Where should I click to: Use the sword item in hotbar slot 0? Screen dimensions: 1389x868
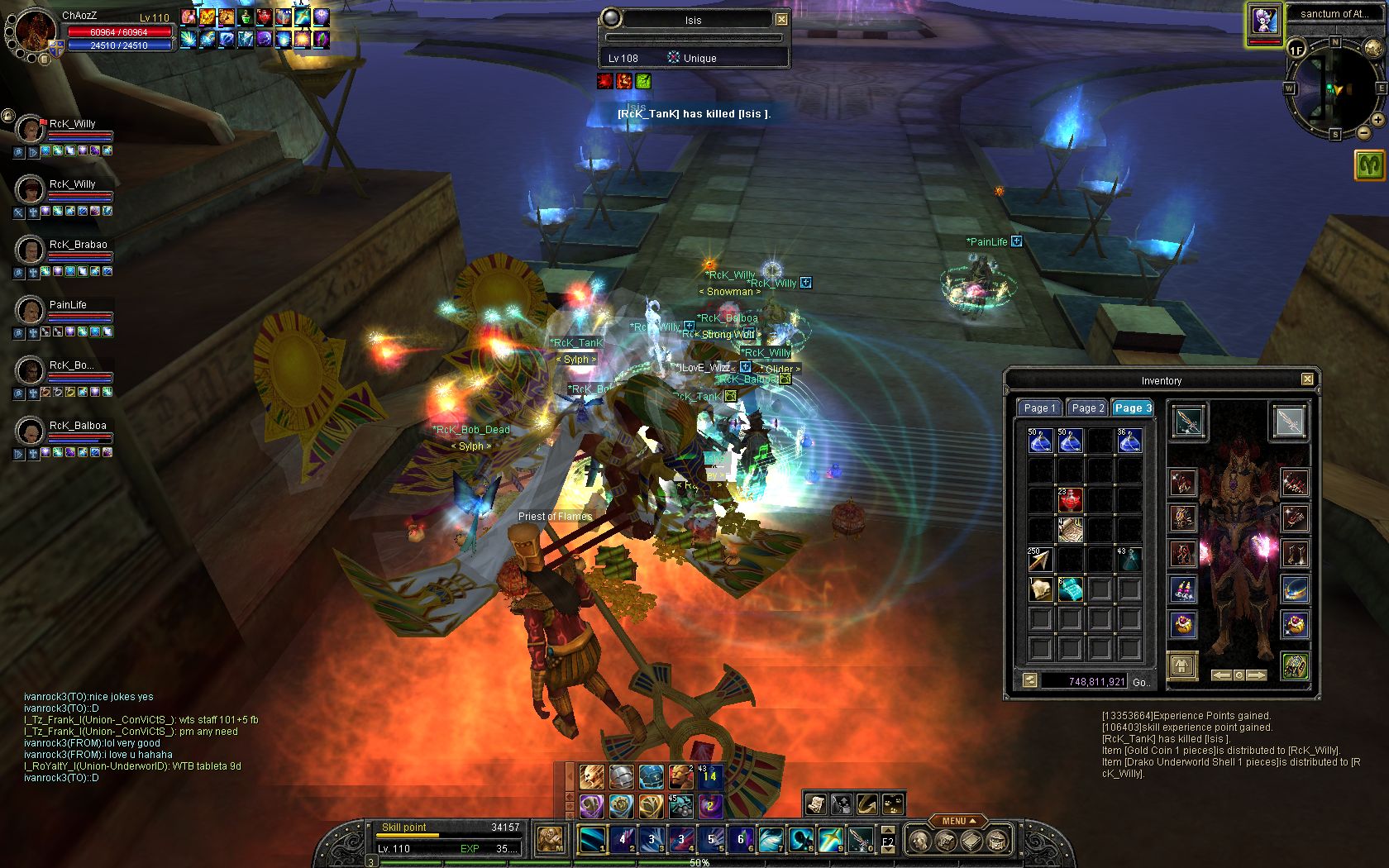860,840
